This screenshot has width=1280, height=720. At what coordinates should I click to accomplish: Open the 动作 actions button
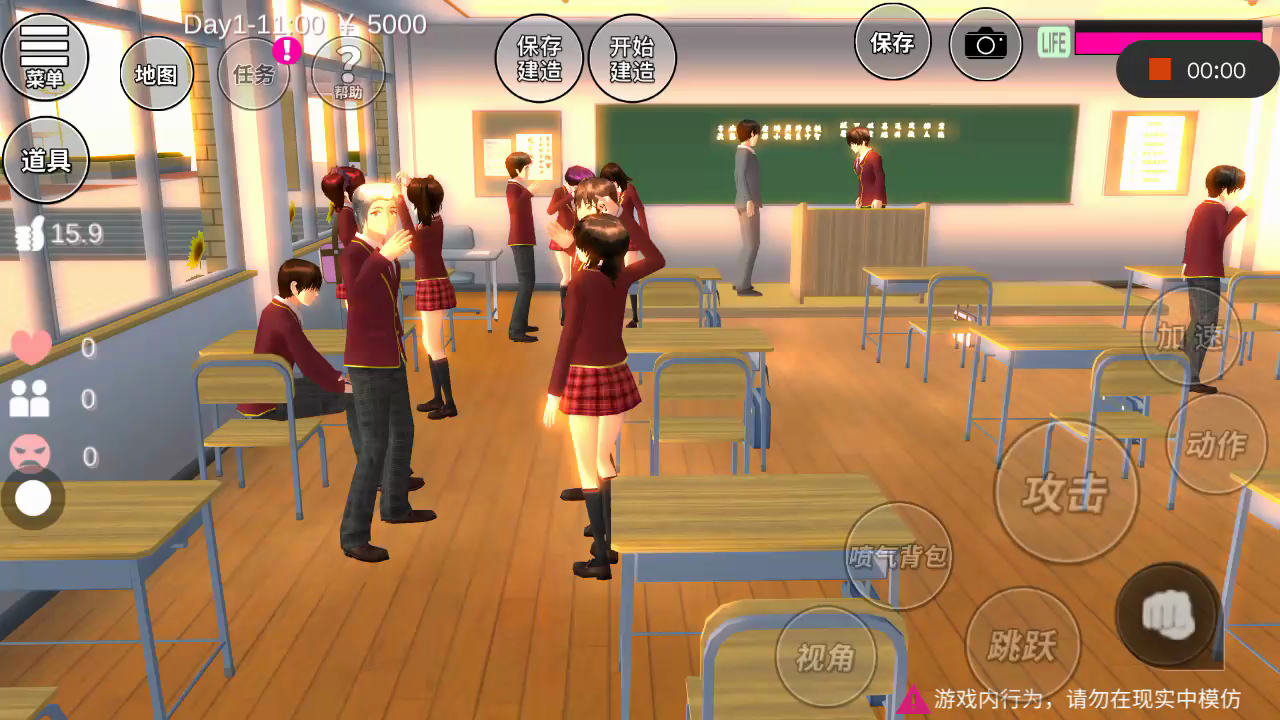[x=1216, y=444]
